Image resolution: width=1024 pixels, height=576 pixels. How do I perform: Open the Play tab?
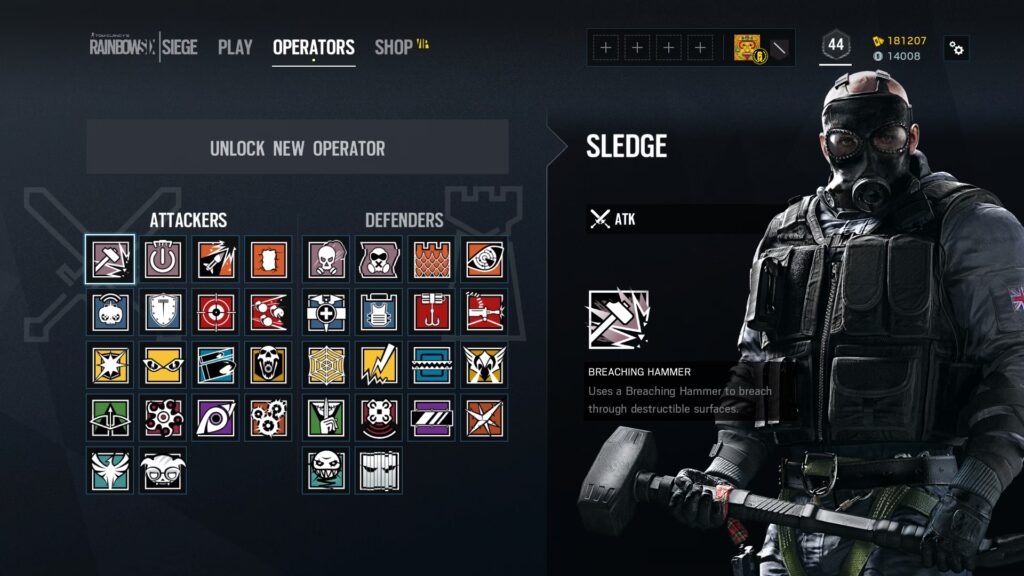(235, 47)
